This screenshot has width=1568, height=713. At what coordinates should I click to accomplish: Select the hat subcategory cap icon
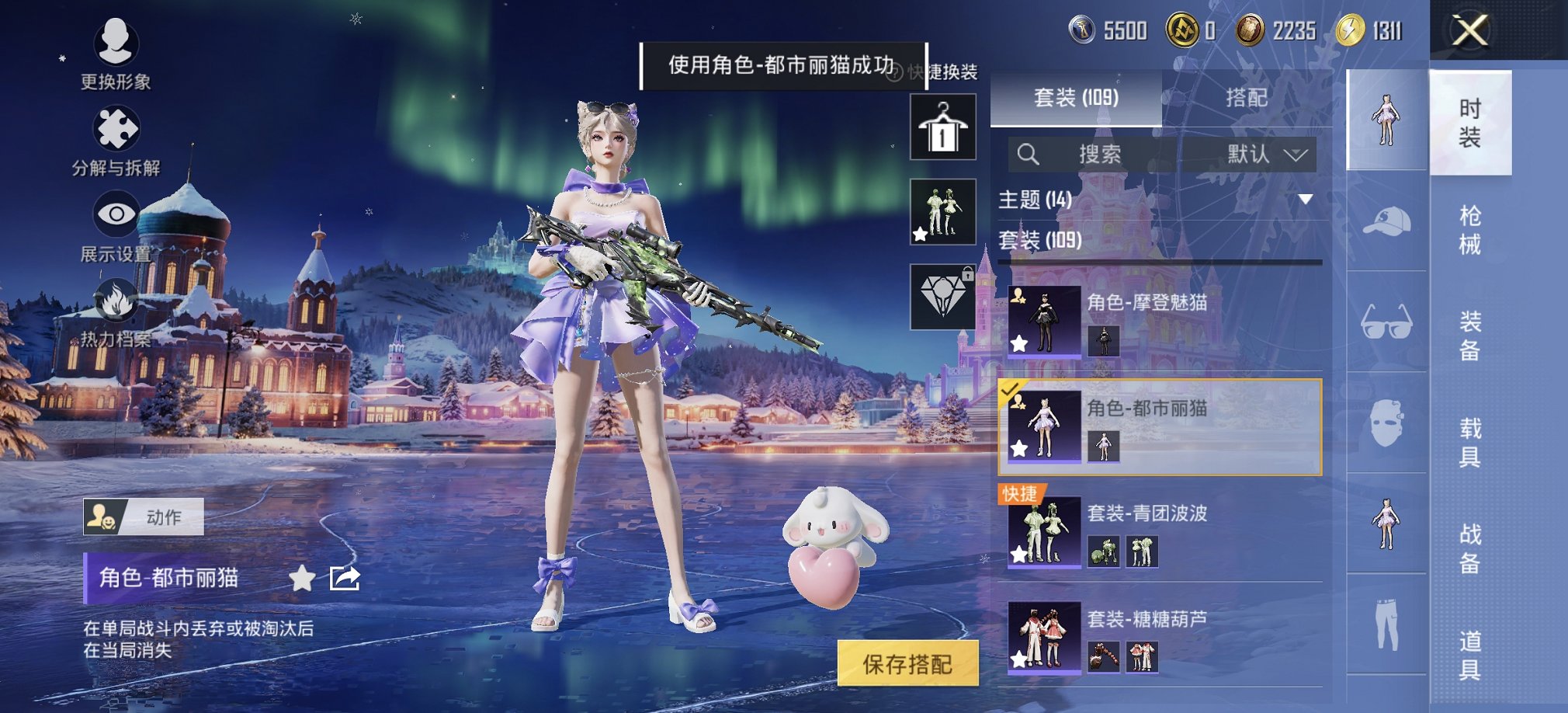pos(1387,221)
